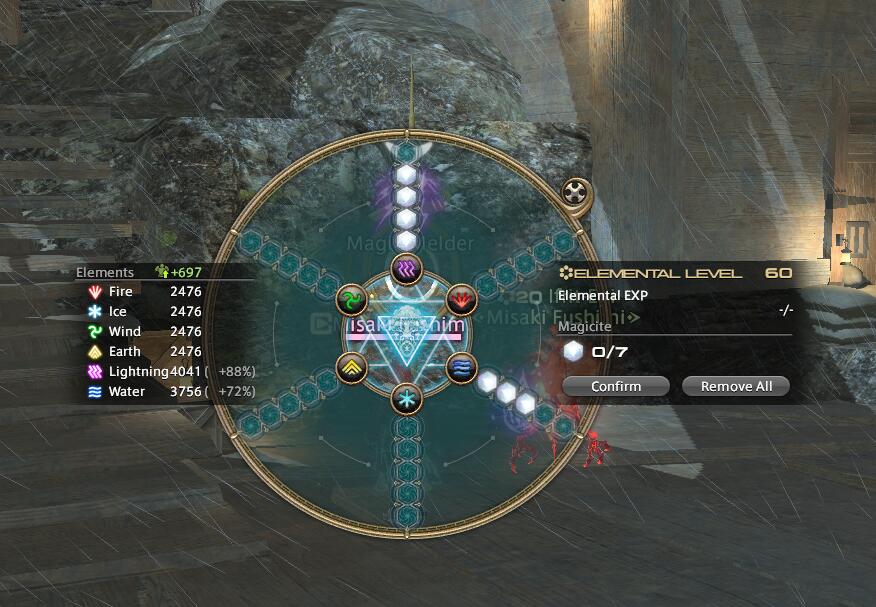Confirm the magicite allocation

coord(616,386)
